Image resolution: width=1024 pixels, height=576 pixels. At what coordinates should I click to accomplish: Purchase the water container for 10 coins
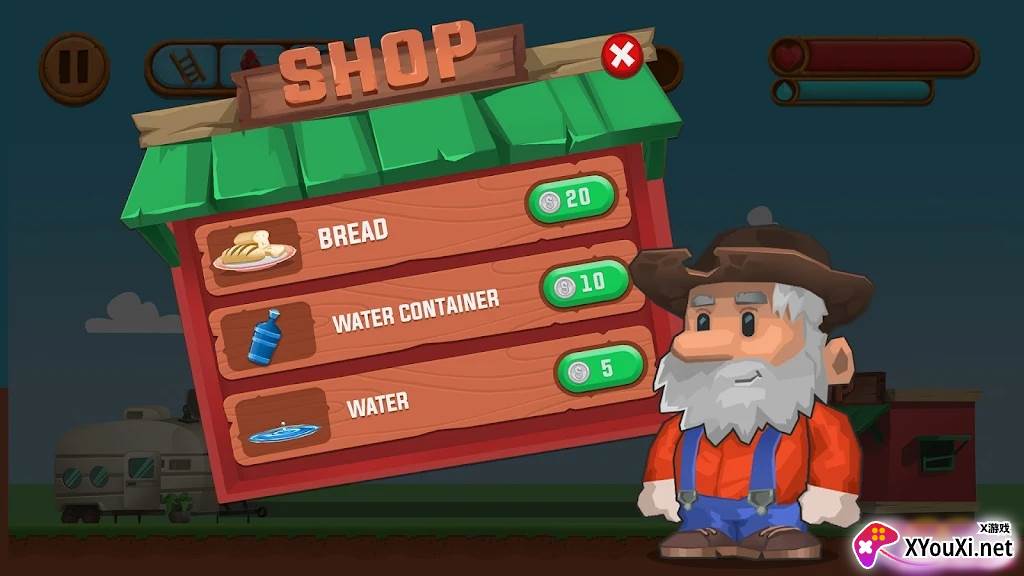coord(585,283)
